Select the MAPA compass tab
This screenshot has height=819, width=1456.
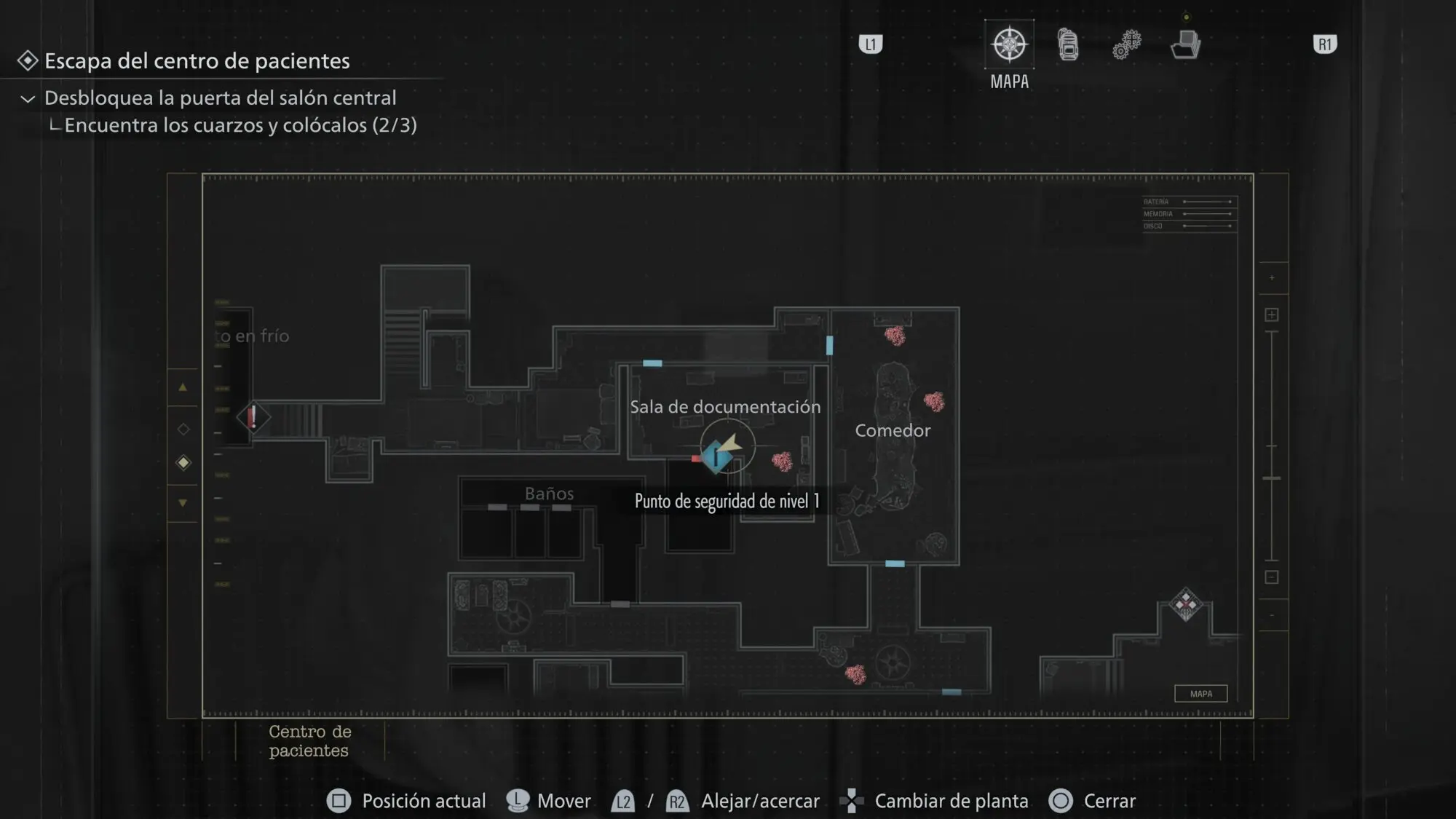click(x=1009, y=45)
